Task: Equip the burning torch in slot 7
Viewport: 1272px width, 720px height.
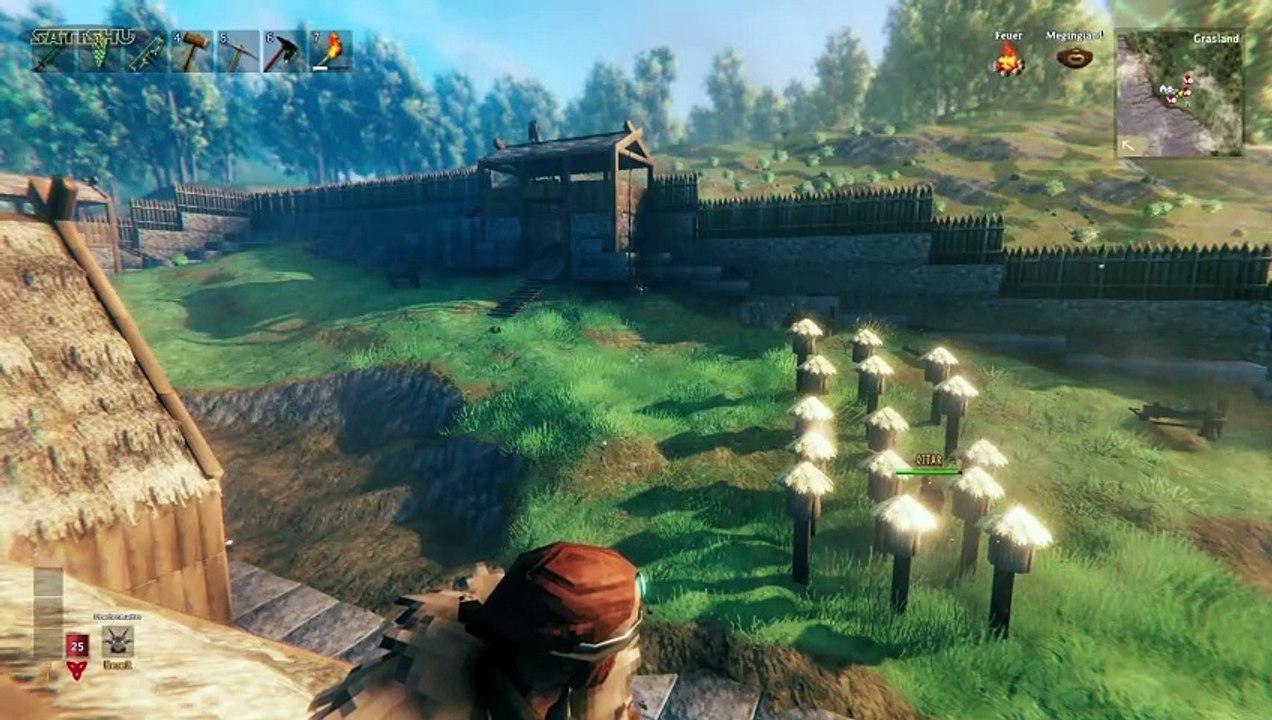Action: click(x=330, y=50)
